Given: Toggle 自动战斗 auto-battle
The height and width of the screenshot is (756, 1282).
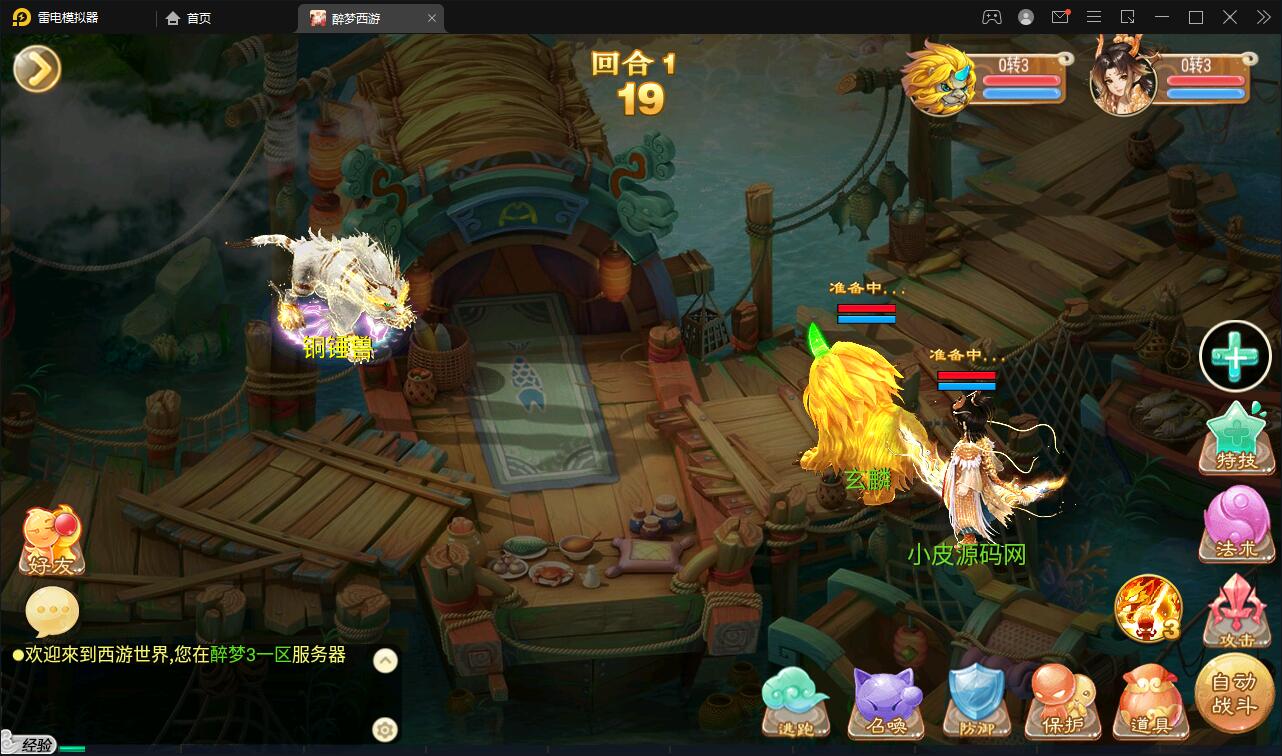Looking at the screenshot, I should point(1233,693).
